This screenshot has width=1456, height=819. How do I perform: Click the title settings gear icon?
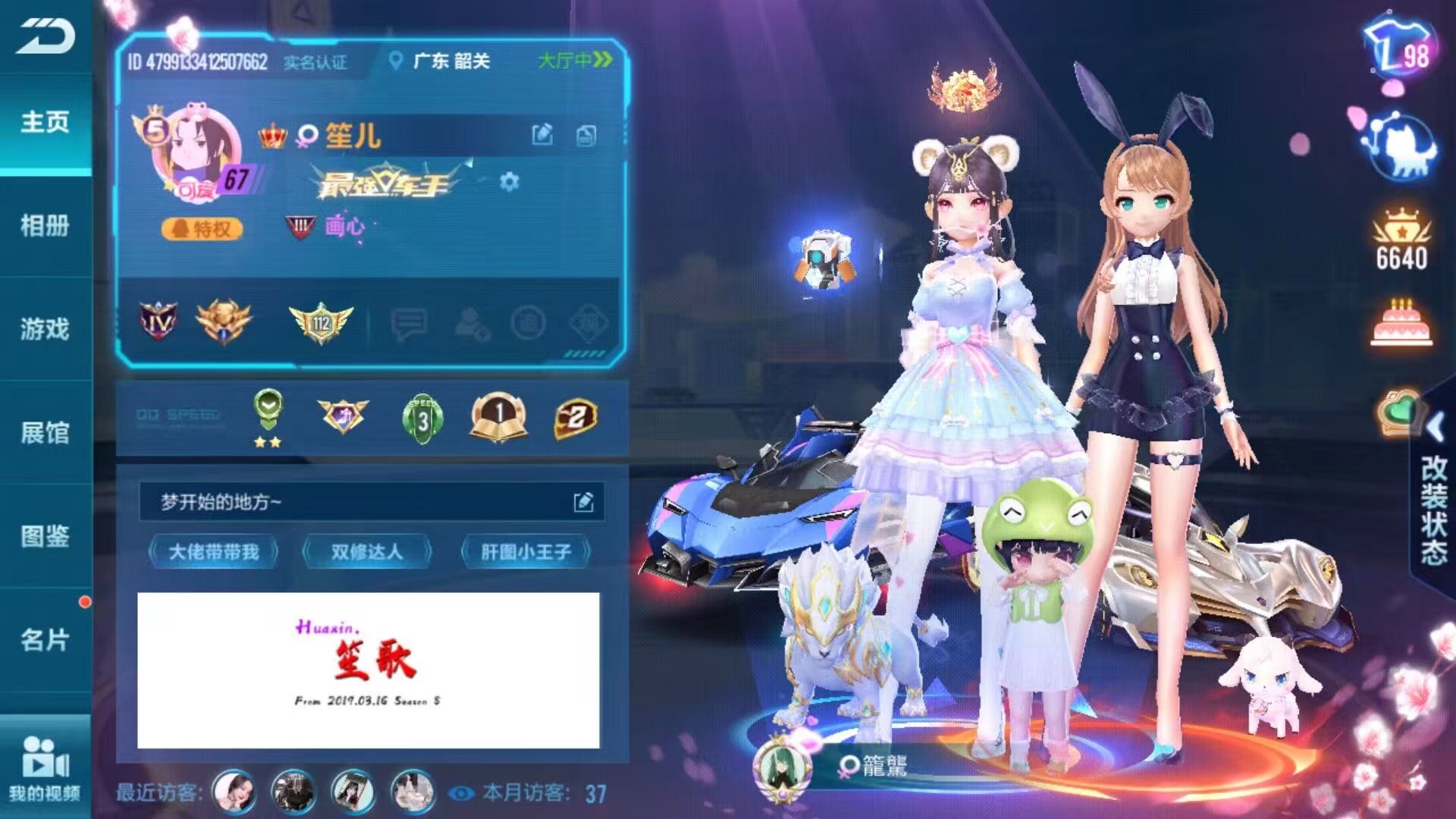tap(510, 182)
